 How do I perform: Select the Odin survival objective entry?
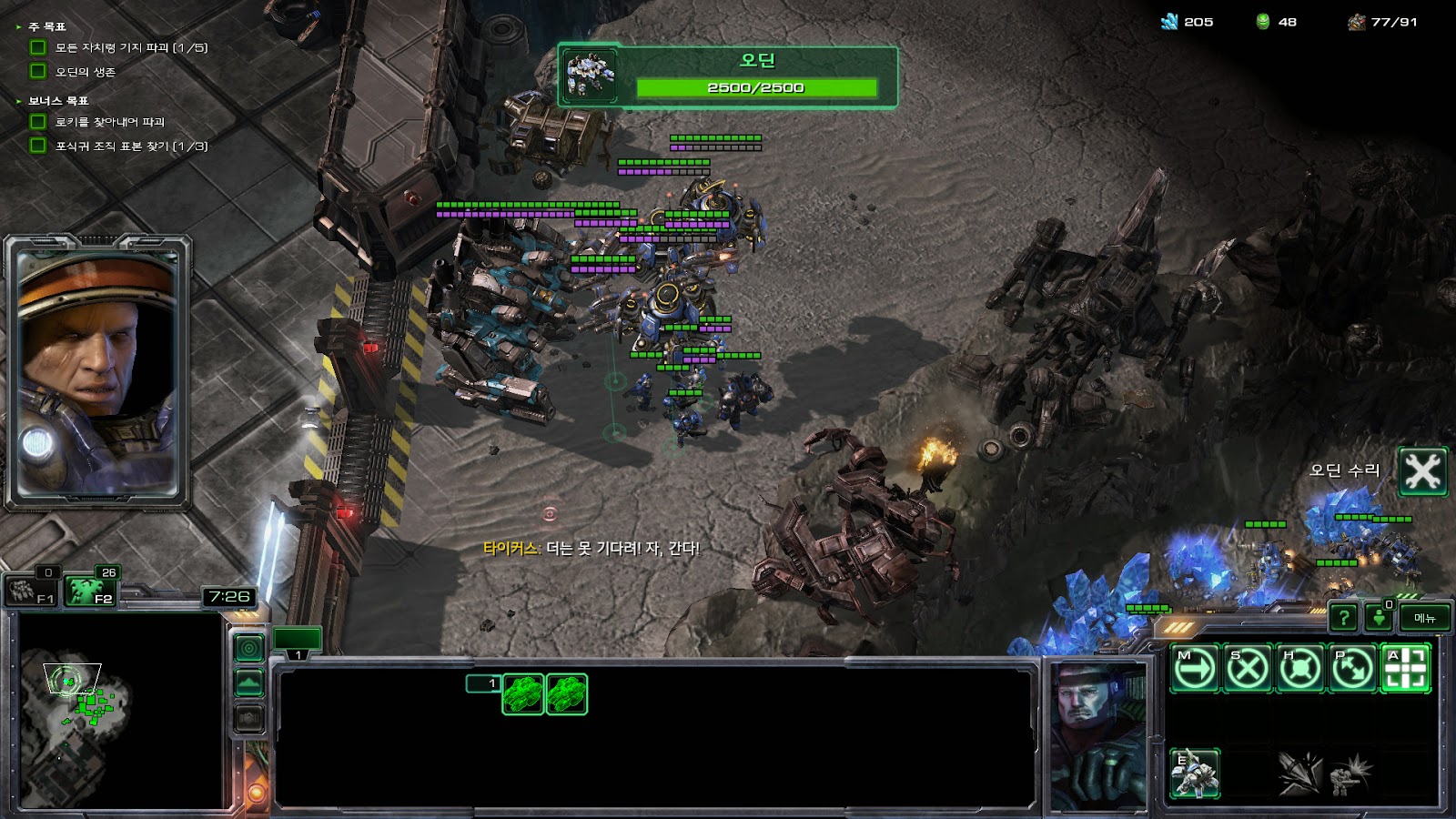[85, 72]
